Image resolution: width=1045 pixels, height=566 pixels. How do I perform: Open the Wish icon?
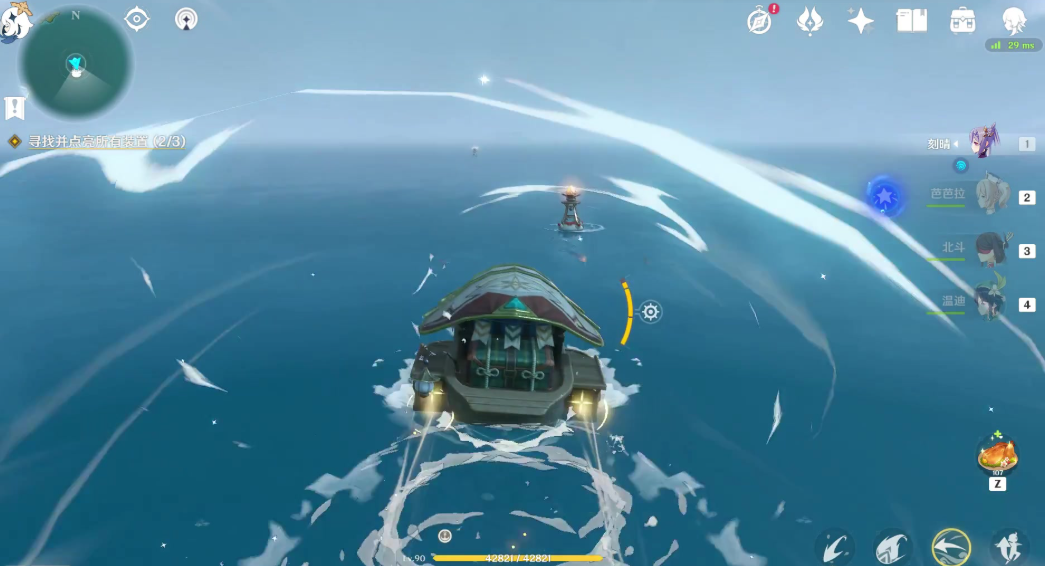coord(810,21)
